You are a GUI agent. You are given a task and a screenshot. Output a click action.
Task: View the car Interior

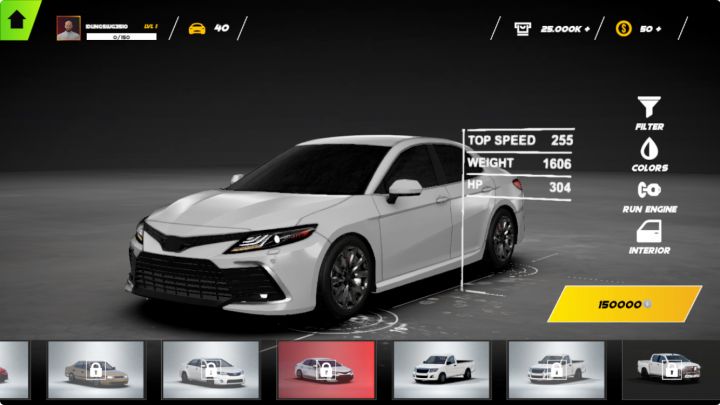coord(650,237)
